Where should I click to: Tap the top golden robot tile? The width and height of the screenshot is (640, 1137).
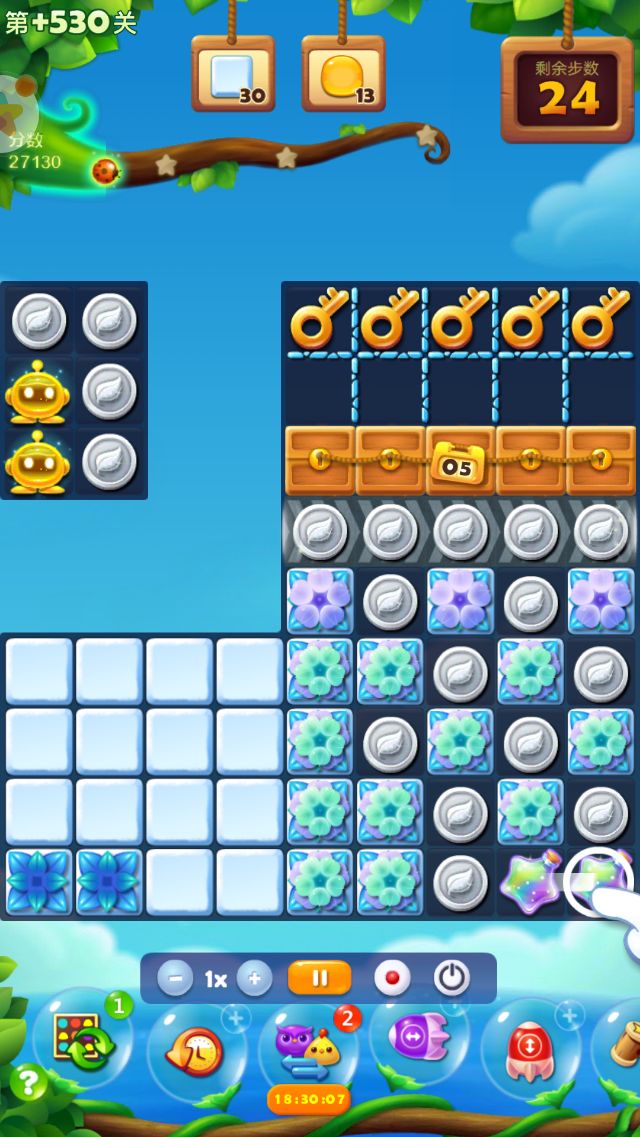[37, 392]
